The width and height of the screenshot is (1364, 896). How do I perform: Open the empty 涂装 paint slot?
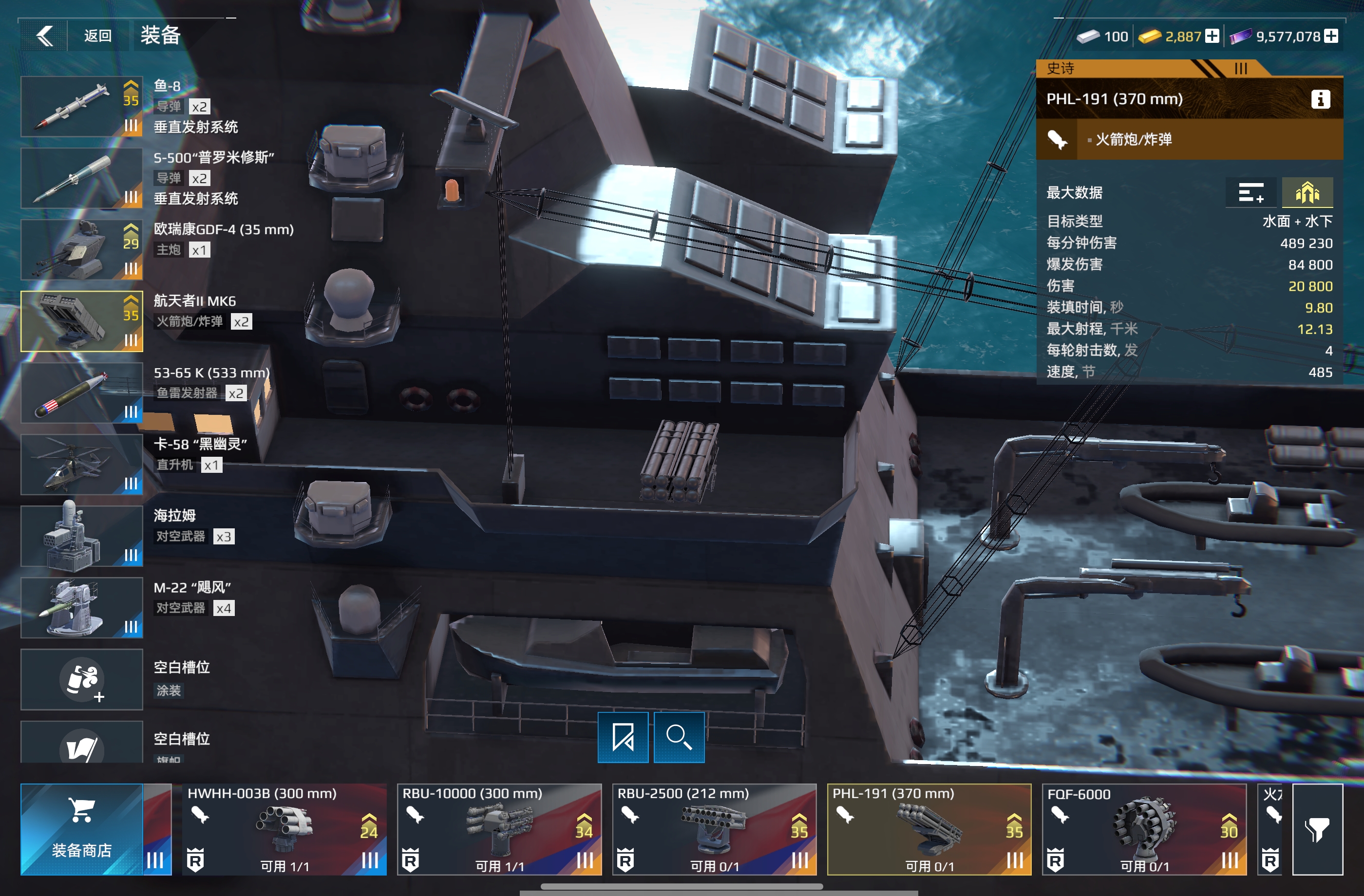[x=82, y=679]
